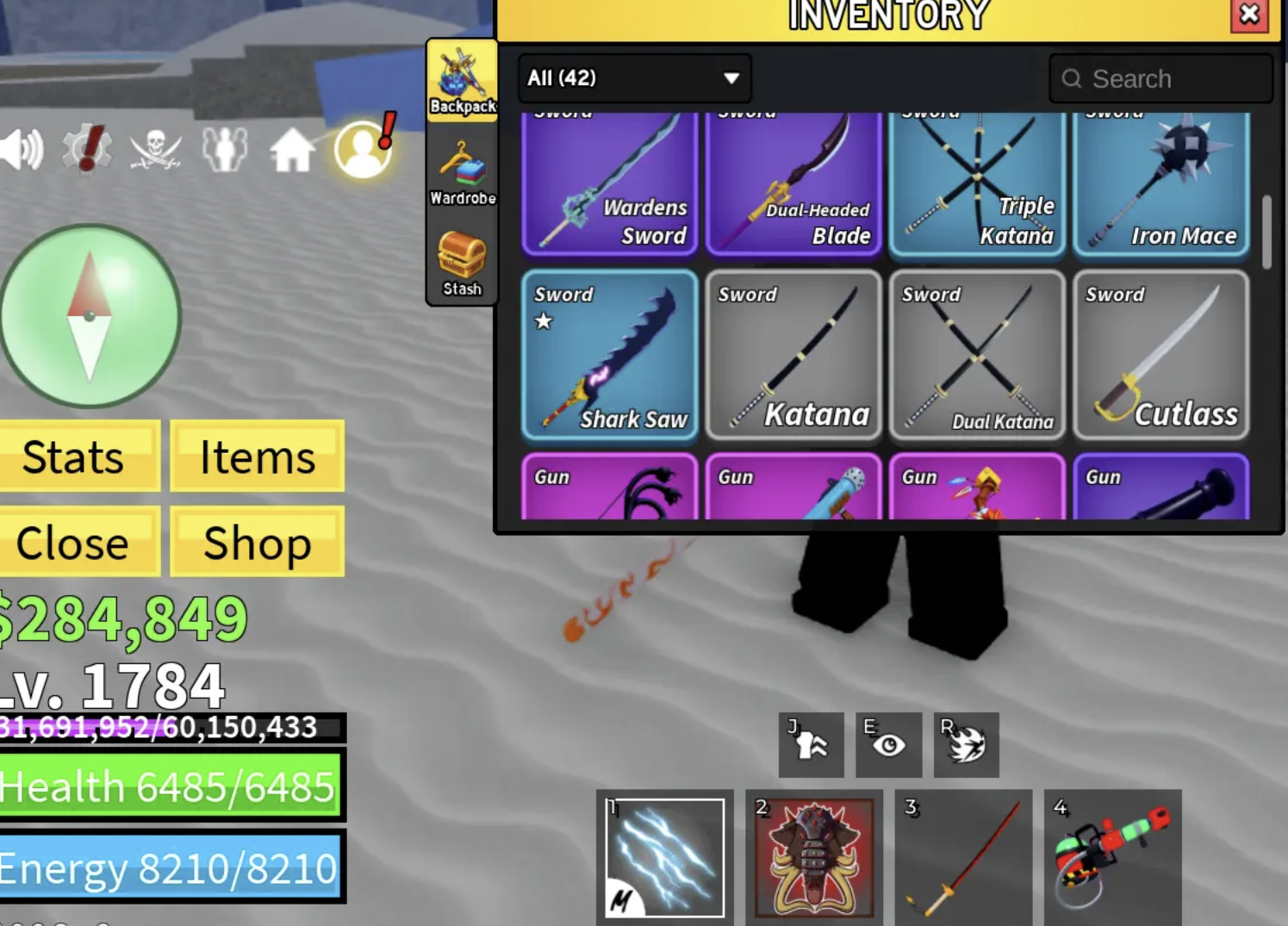The width and height of the screenshot is (1288, 926).
Task: Expand the inventory category selector arrow
Action: tap(731, 78)
